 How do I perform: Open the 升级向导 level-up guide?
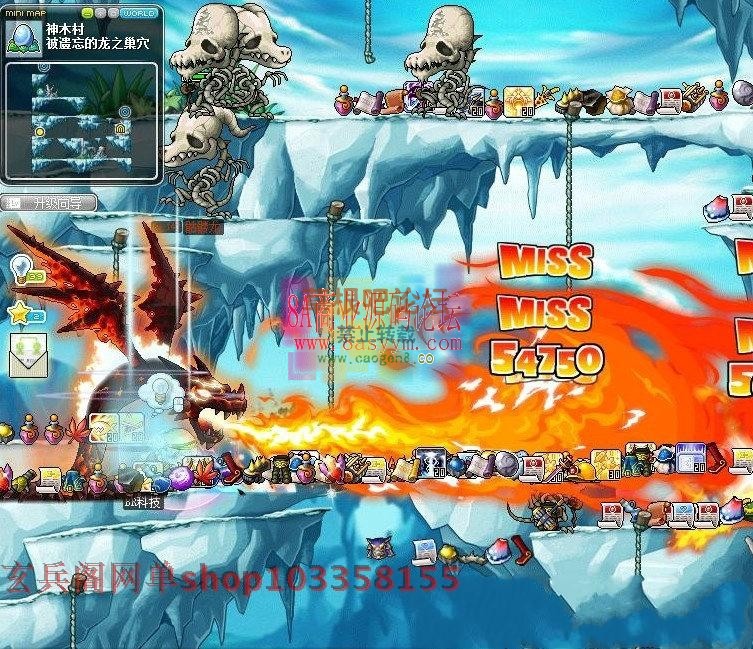[50, 203]
